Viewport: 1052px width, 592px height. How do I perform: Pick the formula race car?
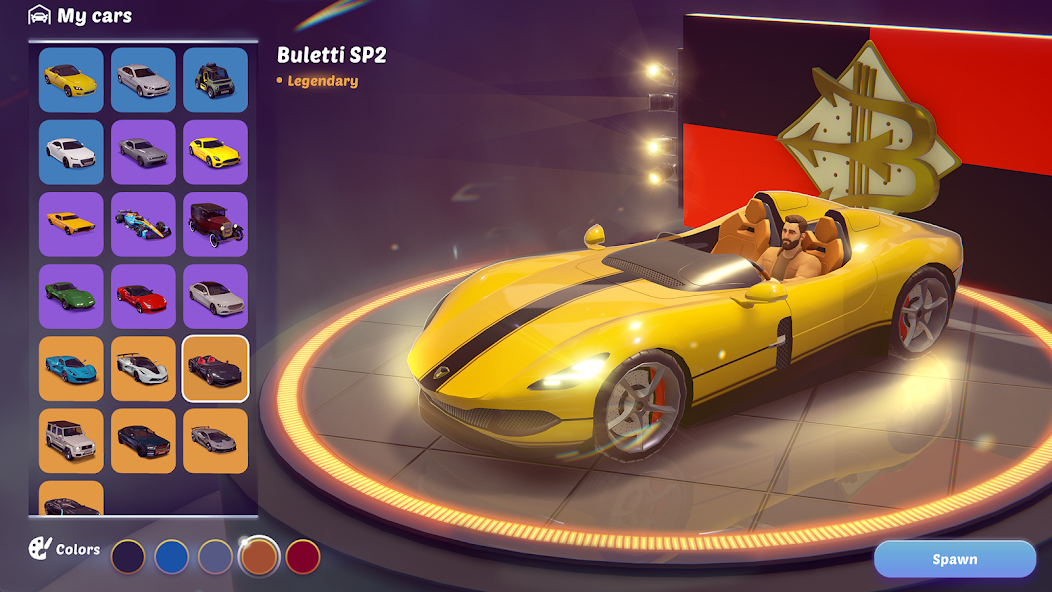click(x=143, y=224)
